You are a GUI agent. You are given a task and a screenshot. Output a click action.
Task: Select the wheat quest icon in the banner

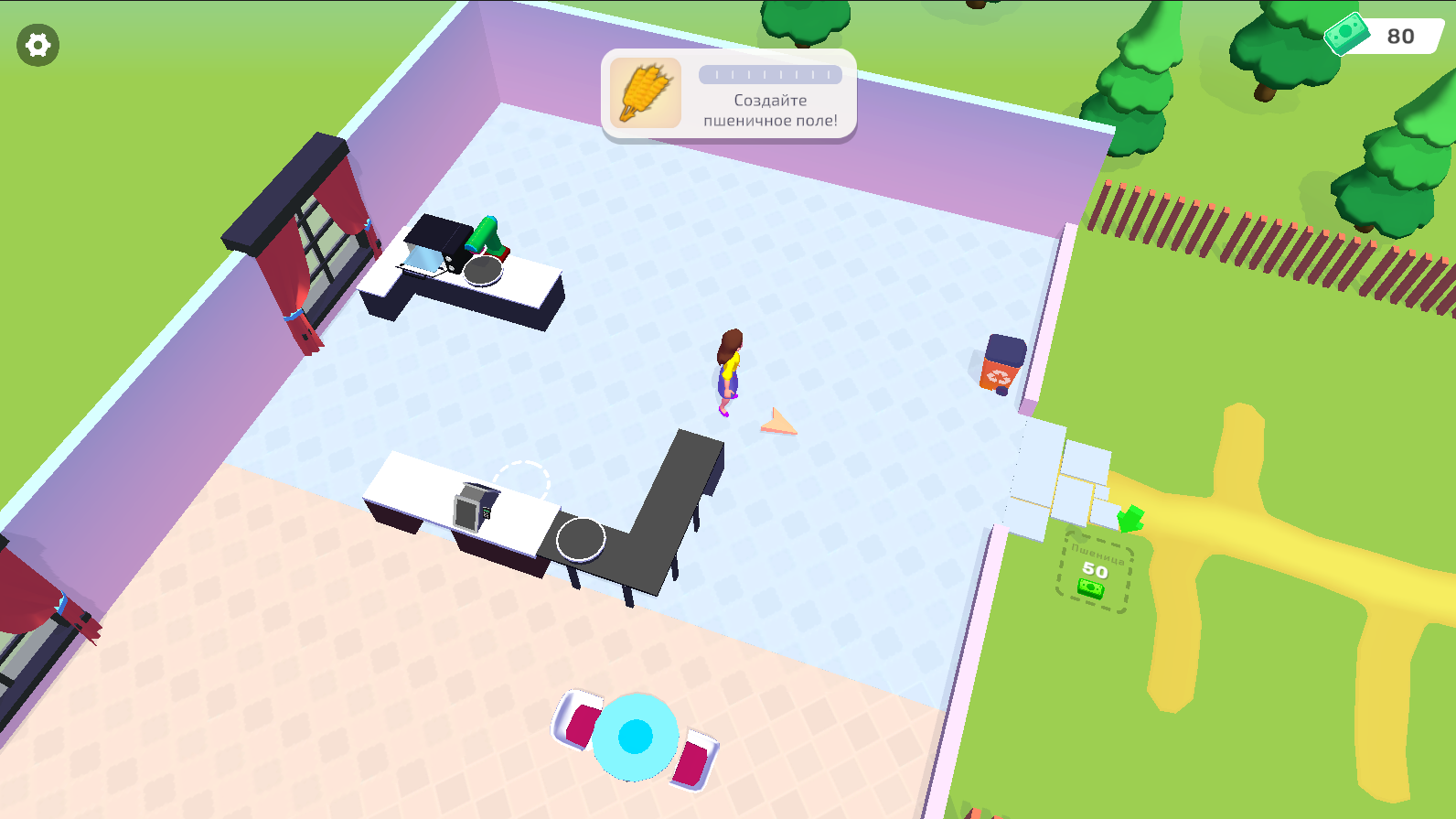tap(645, 92)
